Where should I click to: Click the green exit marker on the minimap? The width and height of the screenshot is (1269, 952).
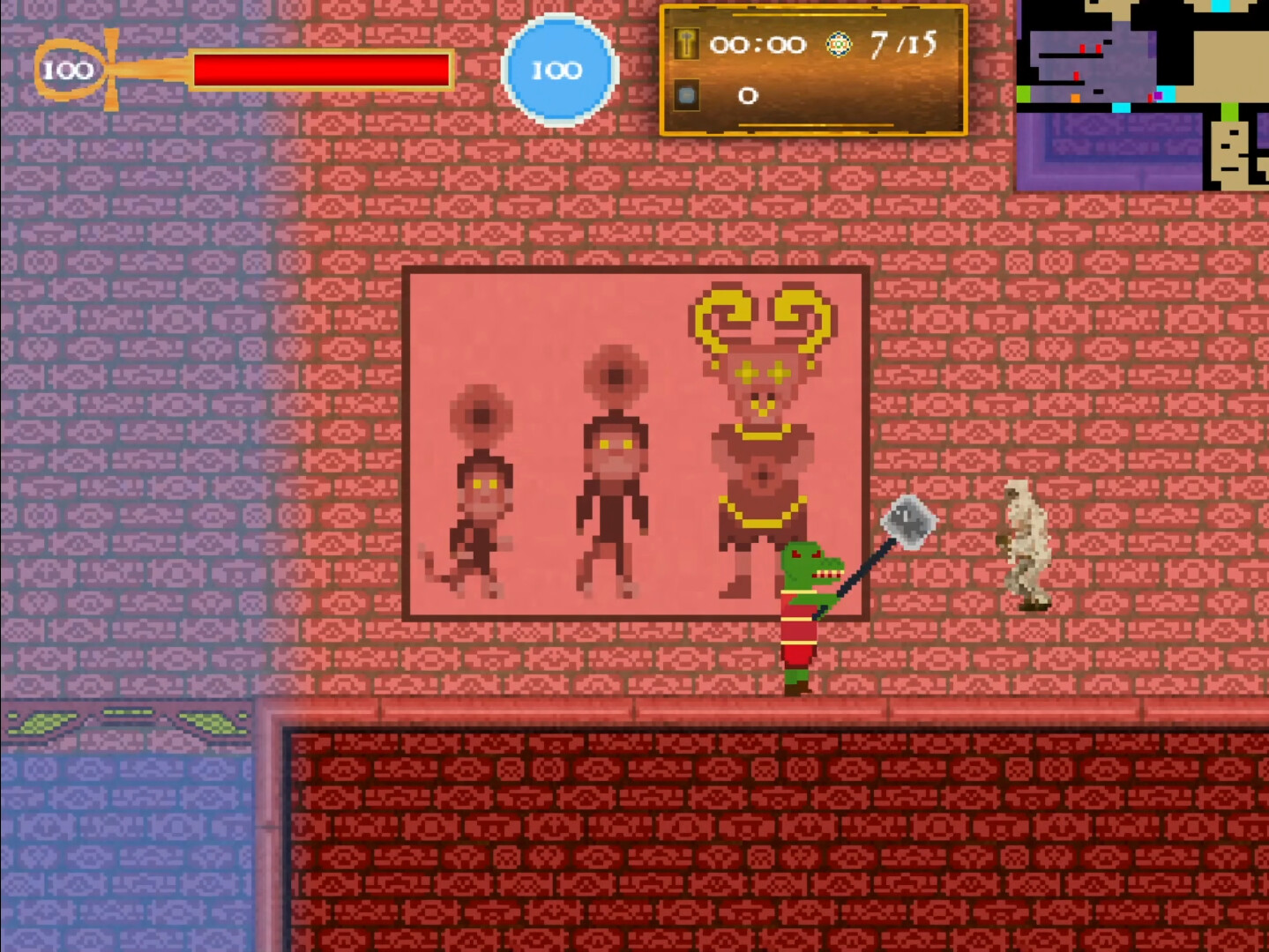(1023, 94)
